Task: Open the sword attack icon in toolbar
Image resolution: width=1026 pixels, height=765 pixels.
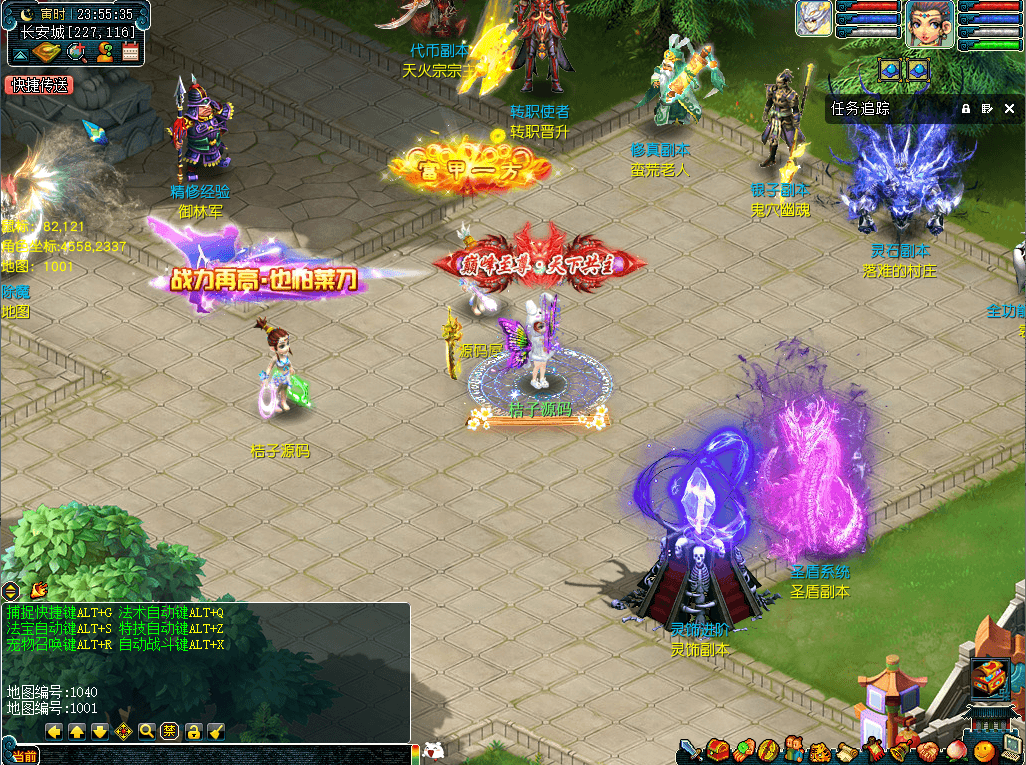Action: coord(691,749)
